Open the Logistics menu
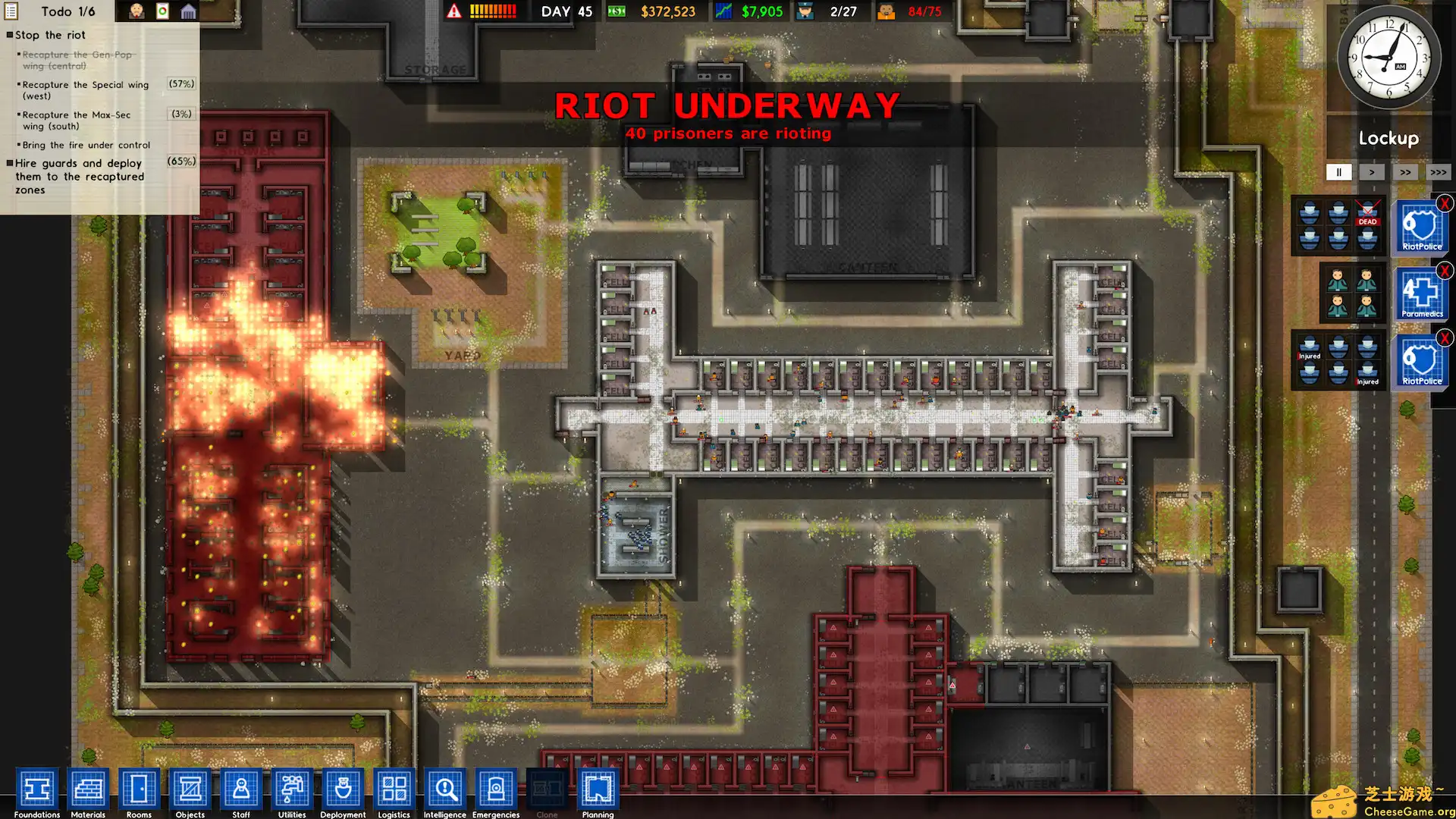Viewport: 1456px width, 819px height. (394, 791)
